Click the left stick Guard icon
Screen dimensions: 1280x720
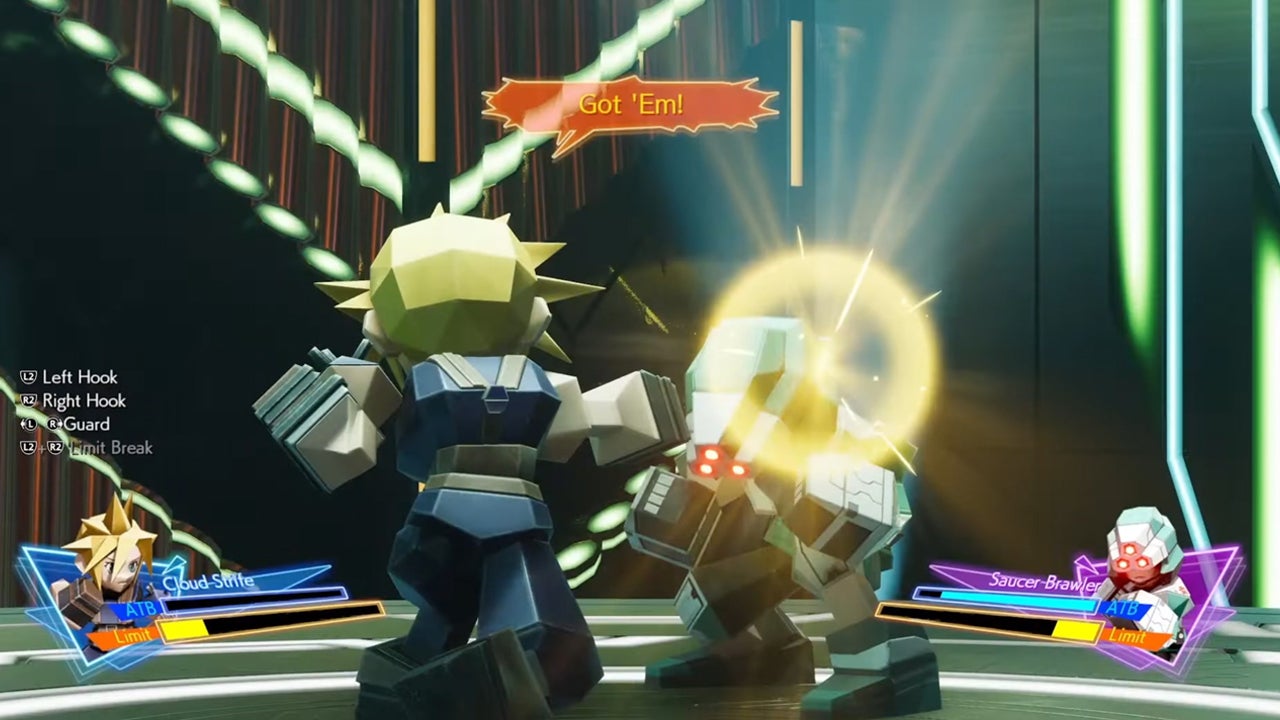30,423
